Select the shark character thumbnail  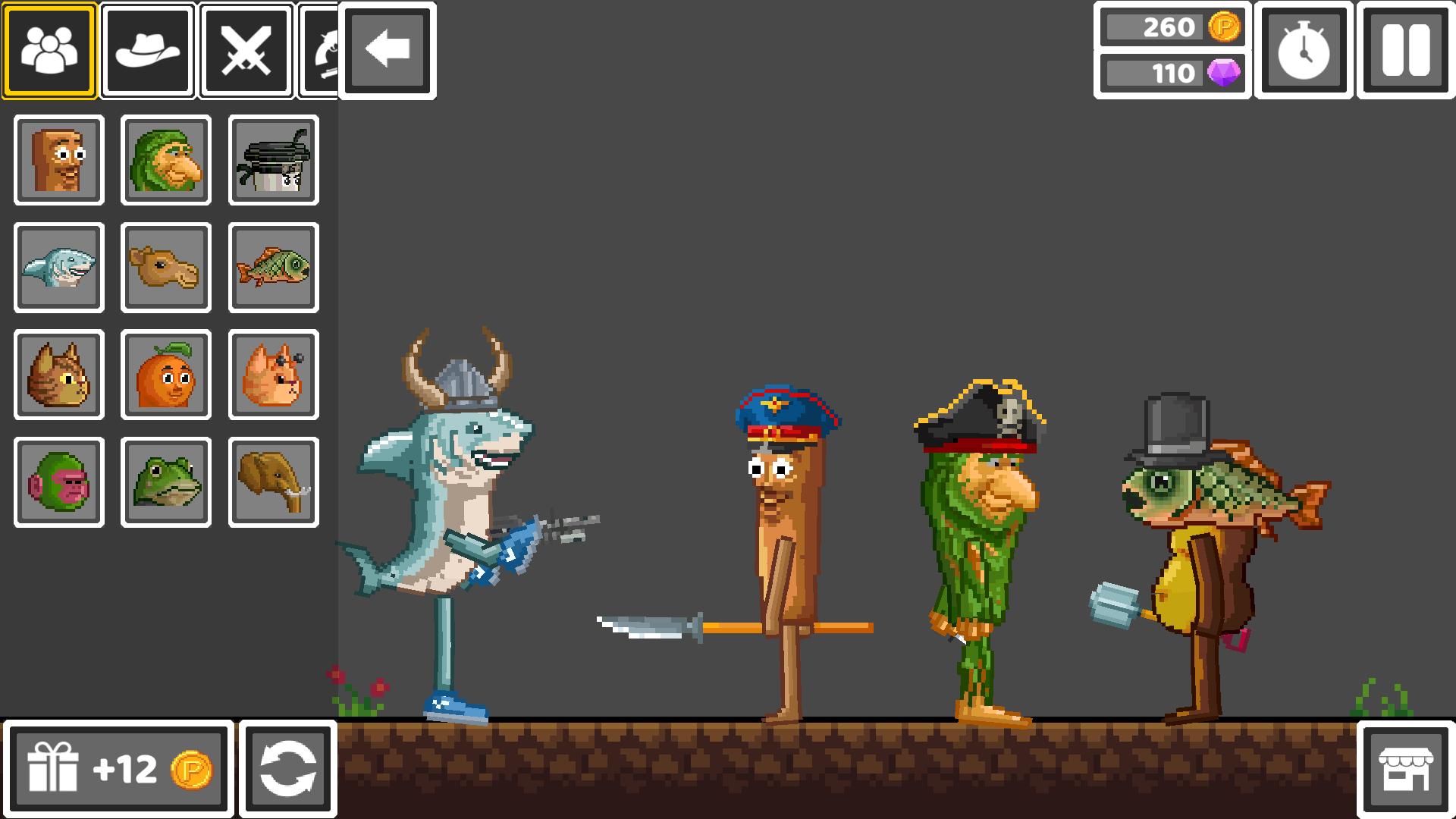pyautogui.click(x=58, y=267)
